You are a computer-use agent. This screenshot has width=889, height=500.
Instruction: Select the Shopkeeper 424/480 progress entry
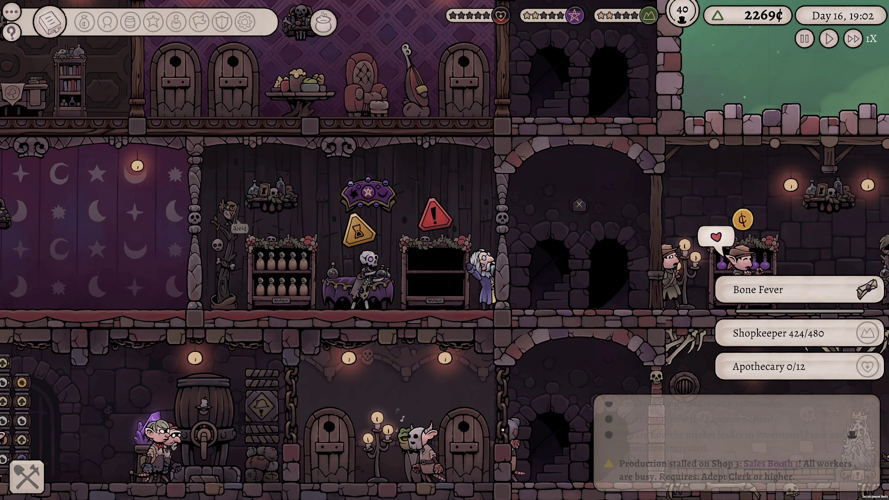(799, 333)
